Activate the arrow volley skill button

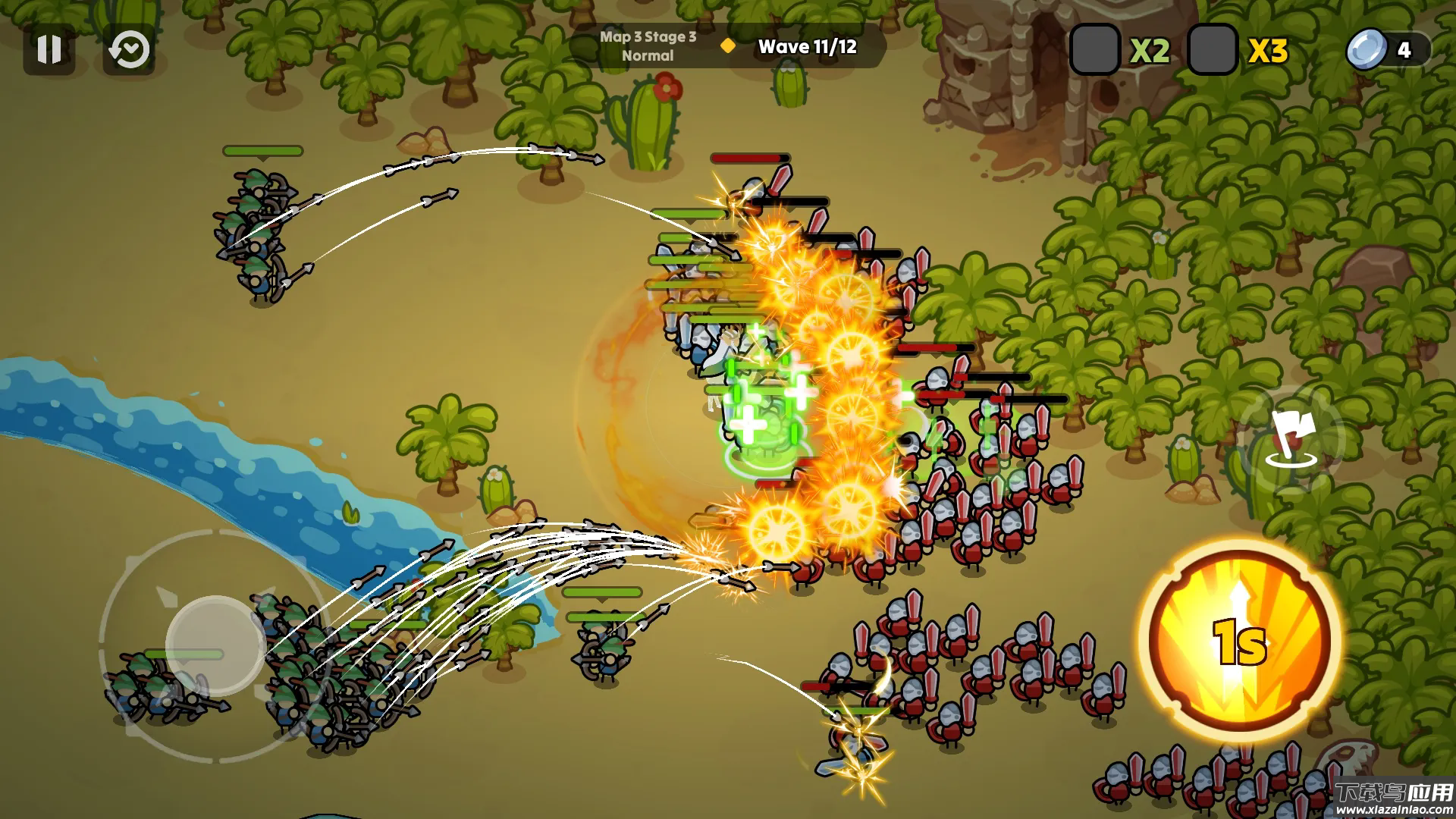click(x=1241, y=640)
